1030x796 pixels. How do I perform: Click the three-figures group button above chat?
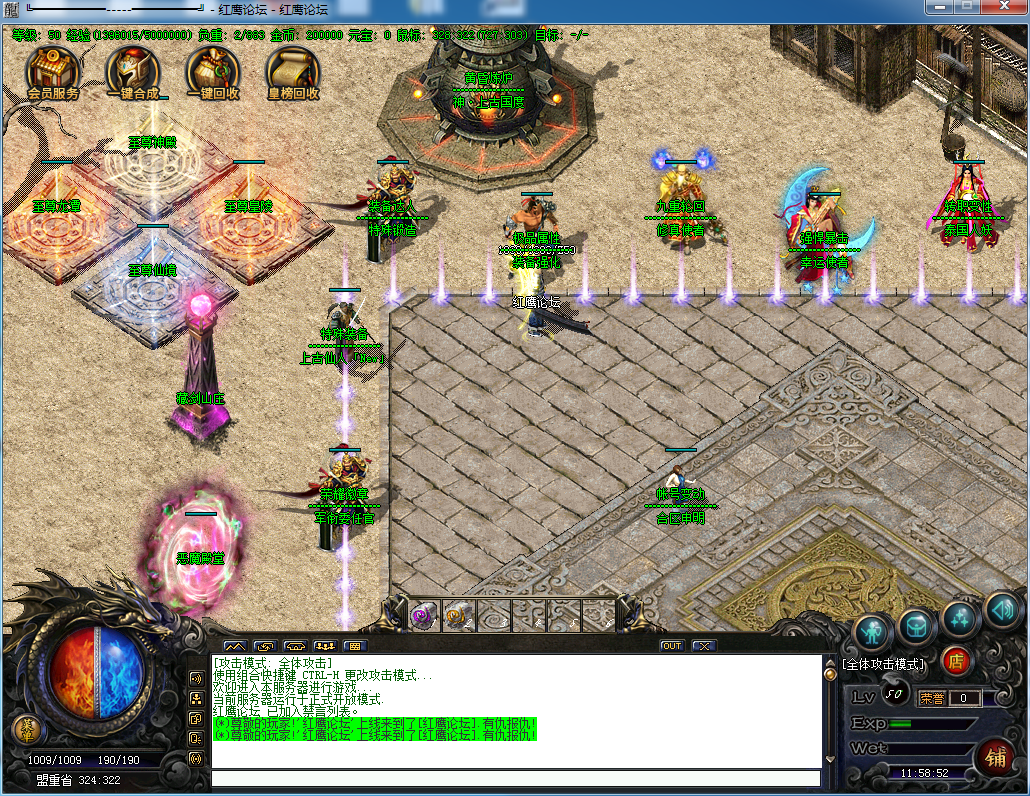325,646
